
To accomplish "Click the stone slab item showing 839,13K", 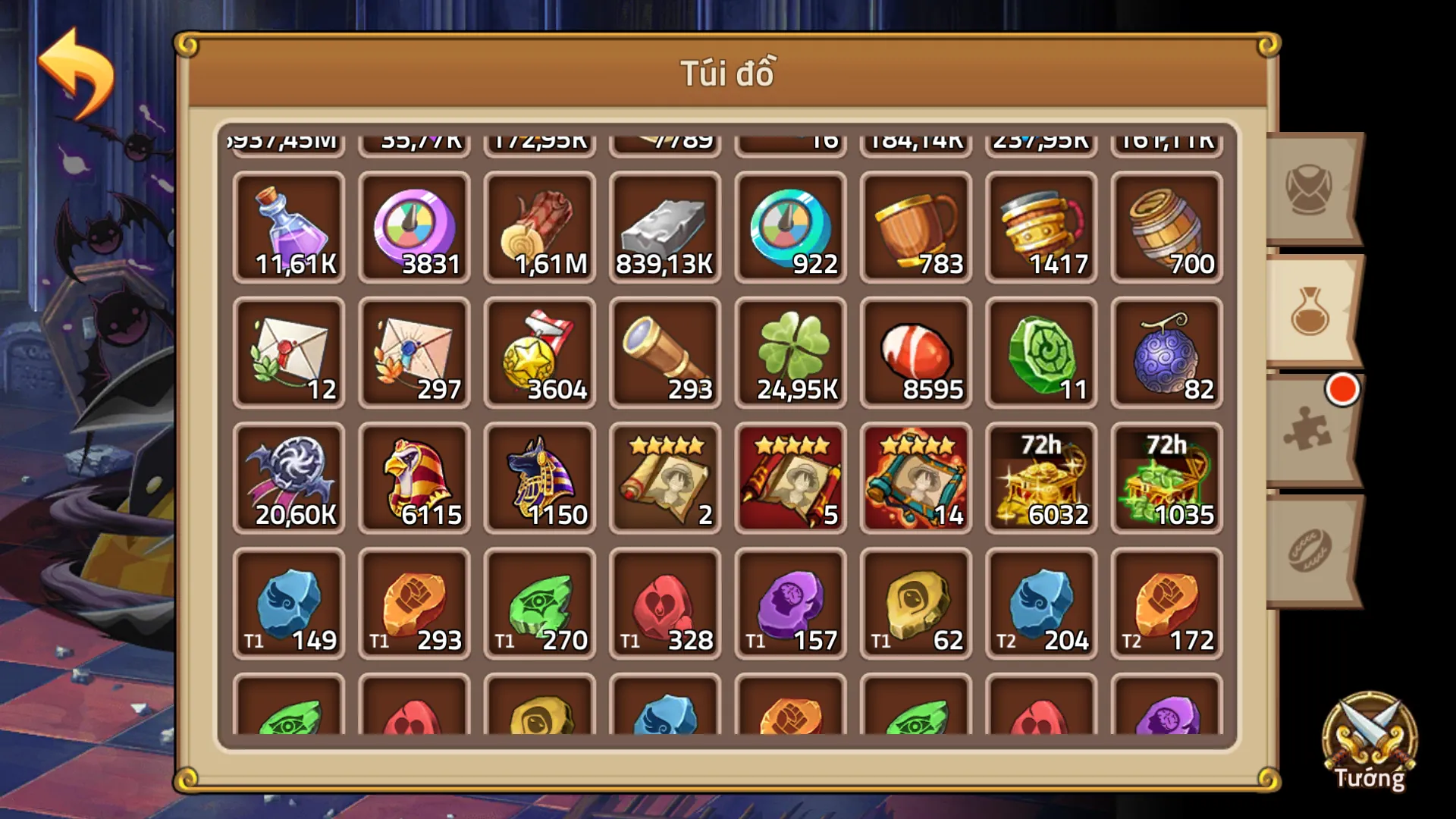I will click(664, 227).
